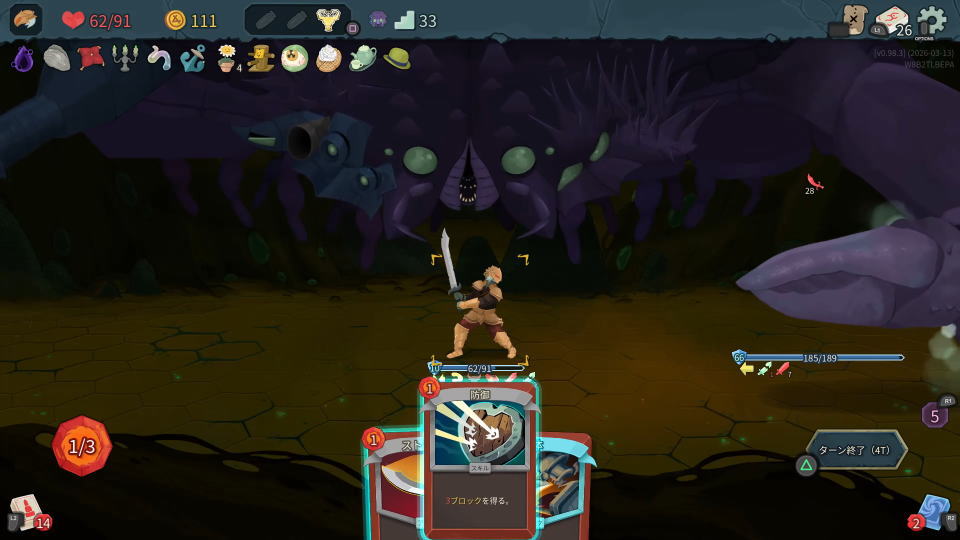View the exhaust pile showing 5
The width and height of the screenshot is (960, 540).
934,415
